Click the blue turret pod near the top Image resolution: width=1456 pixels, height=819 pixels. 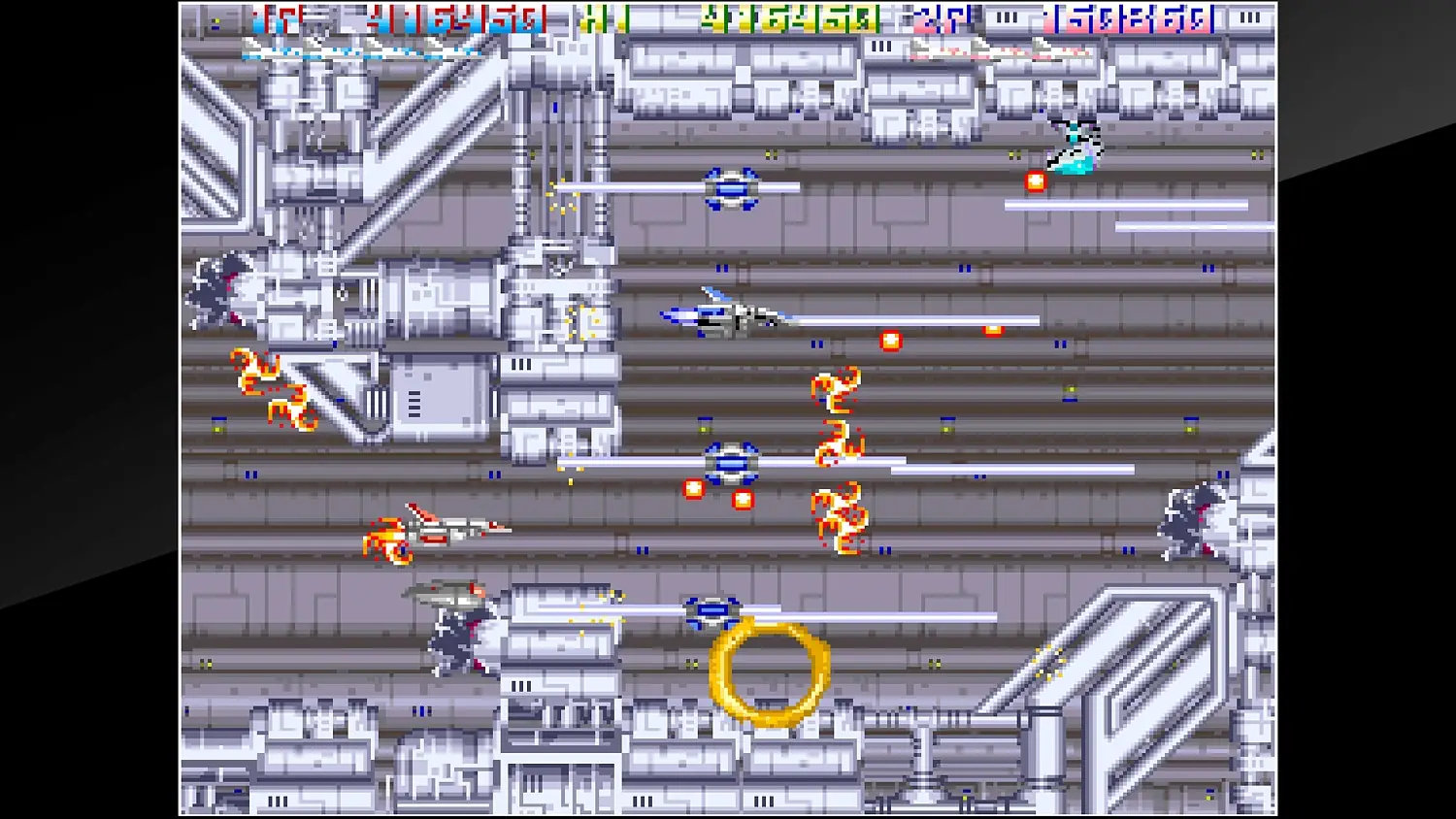[730, 186]
